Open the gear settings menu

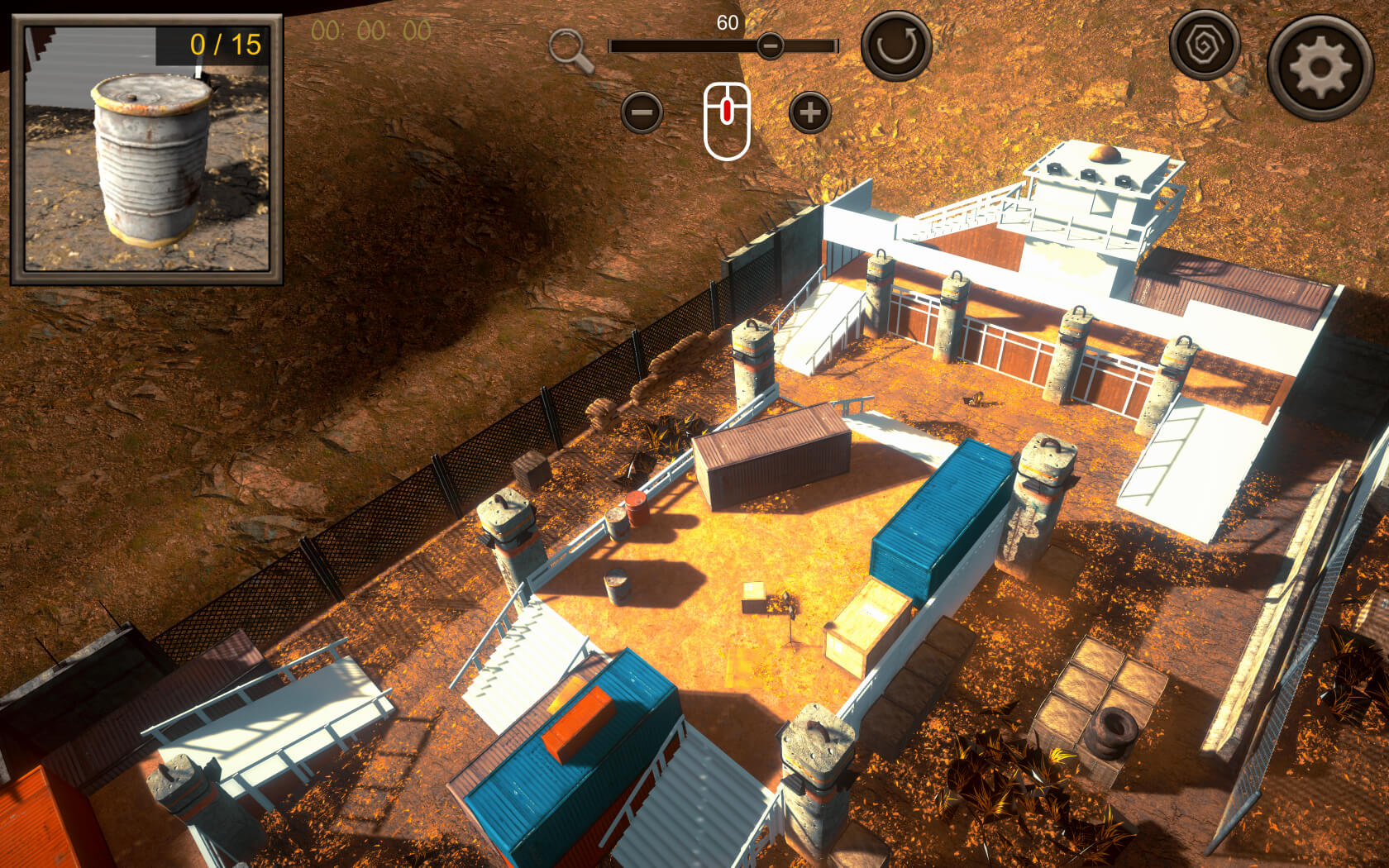1320,67
